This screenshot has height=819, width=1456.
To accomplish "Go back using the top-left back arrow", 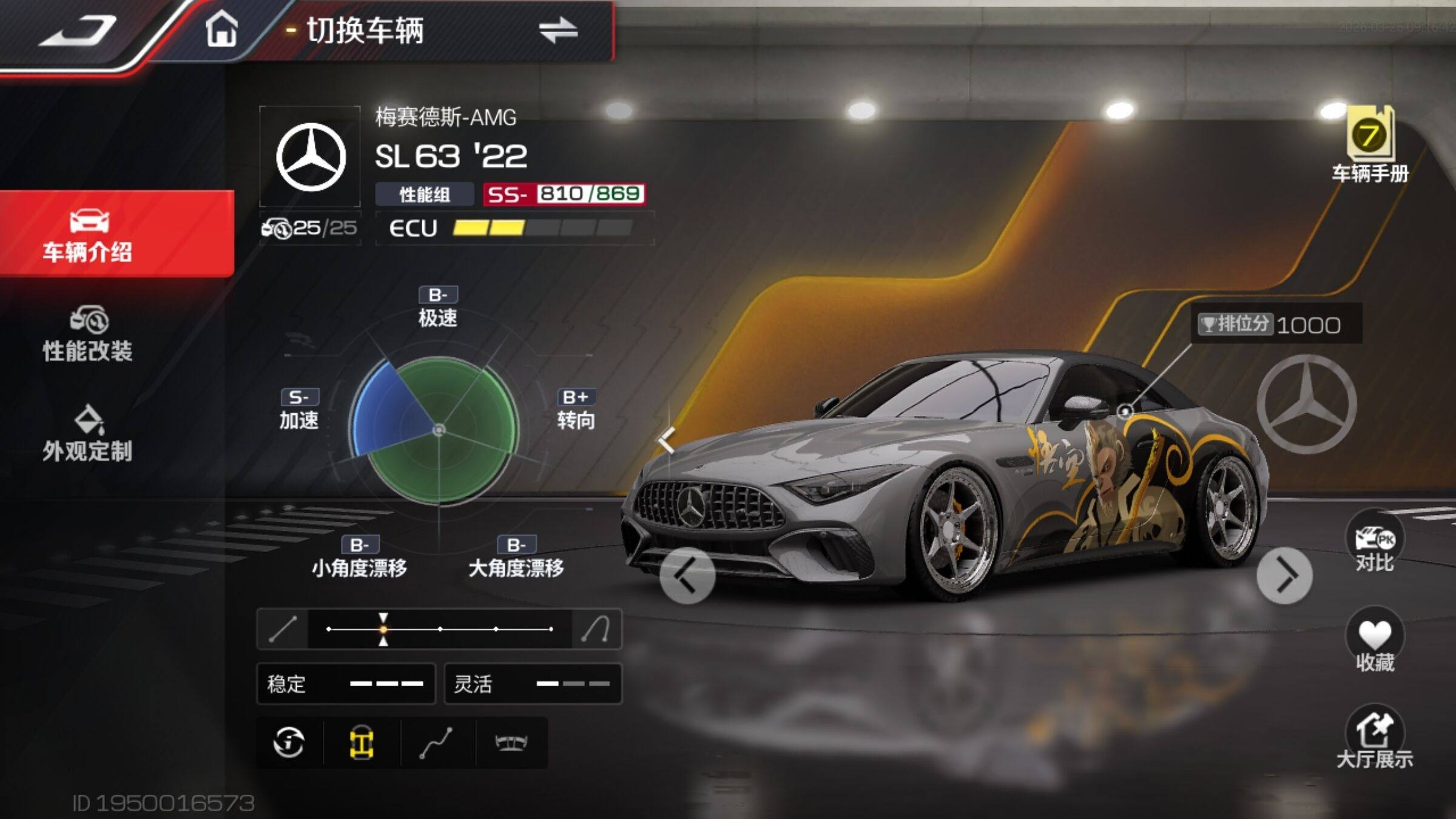I will [79, 30].
